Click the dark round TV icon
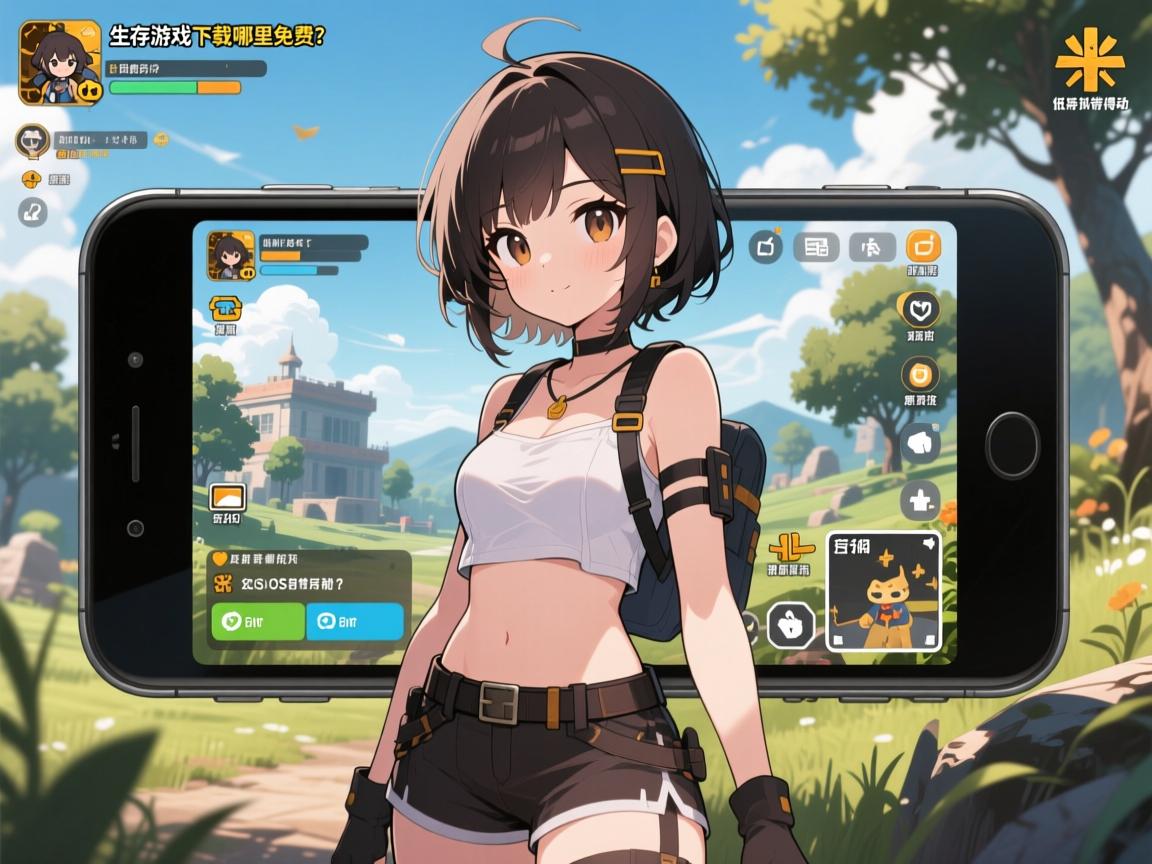 tap(768, 246)
